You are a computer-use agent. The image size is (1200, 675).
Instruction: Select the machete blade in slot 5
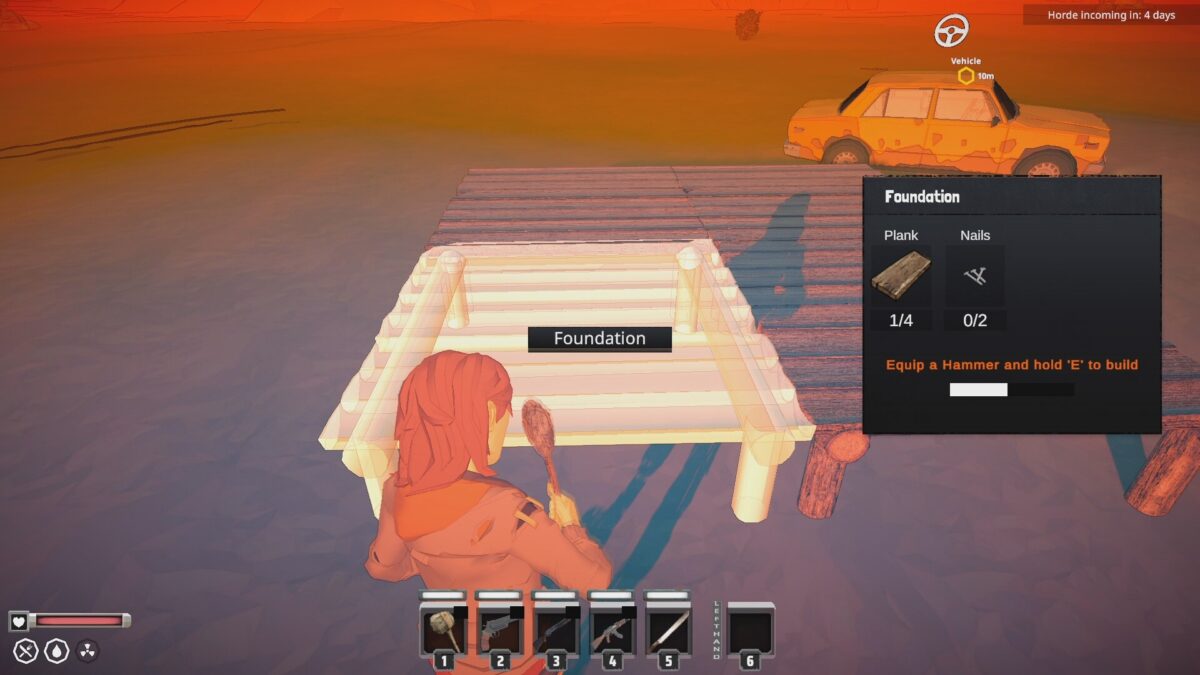[x=666, y=631]
